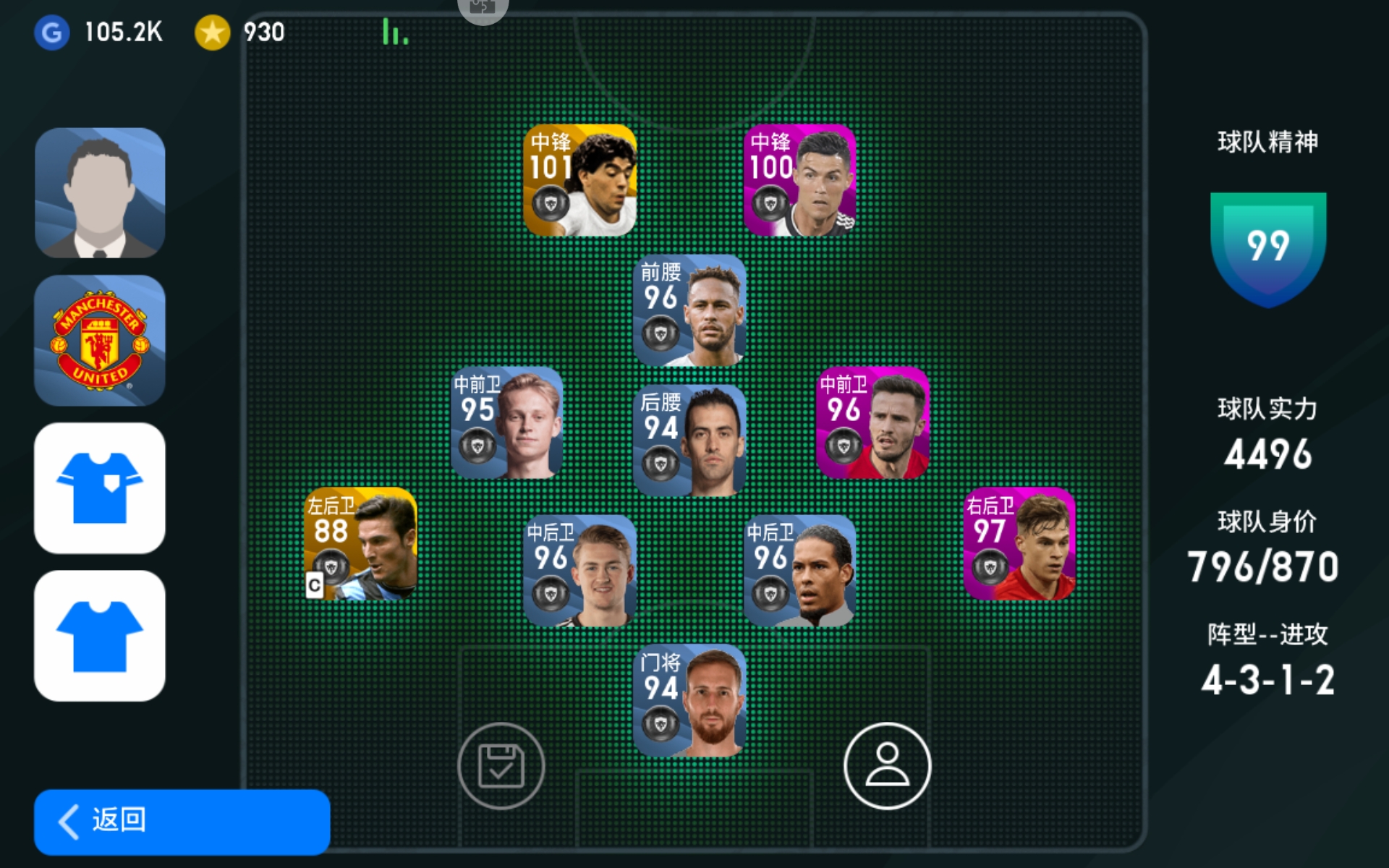
Task: Click the save formation clipboard icon
Action: point(501,766)
